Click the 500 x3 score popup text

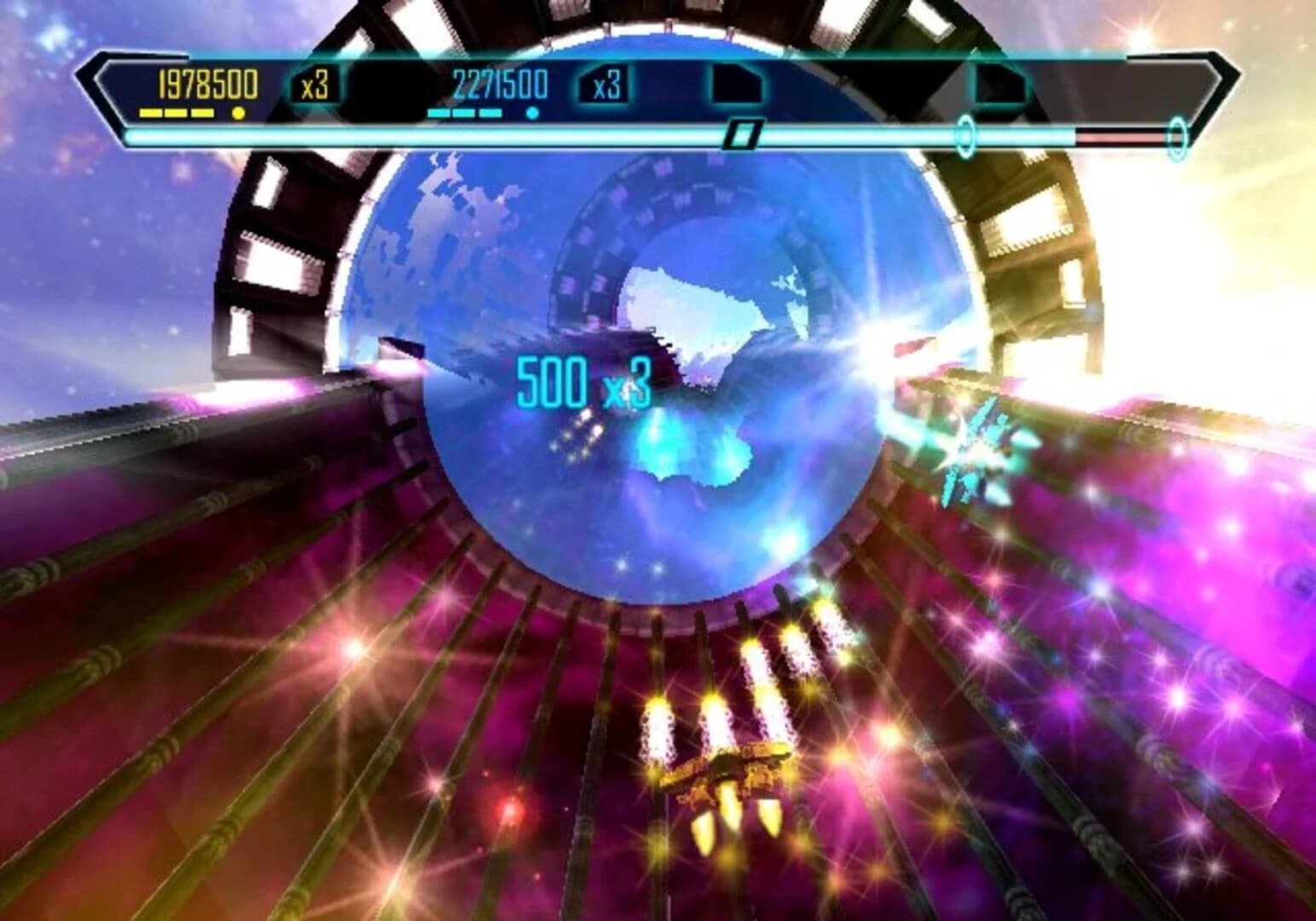coord(582,383)
